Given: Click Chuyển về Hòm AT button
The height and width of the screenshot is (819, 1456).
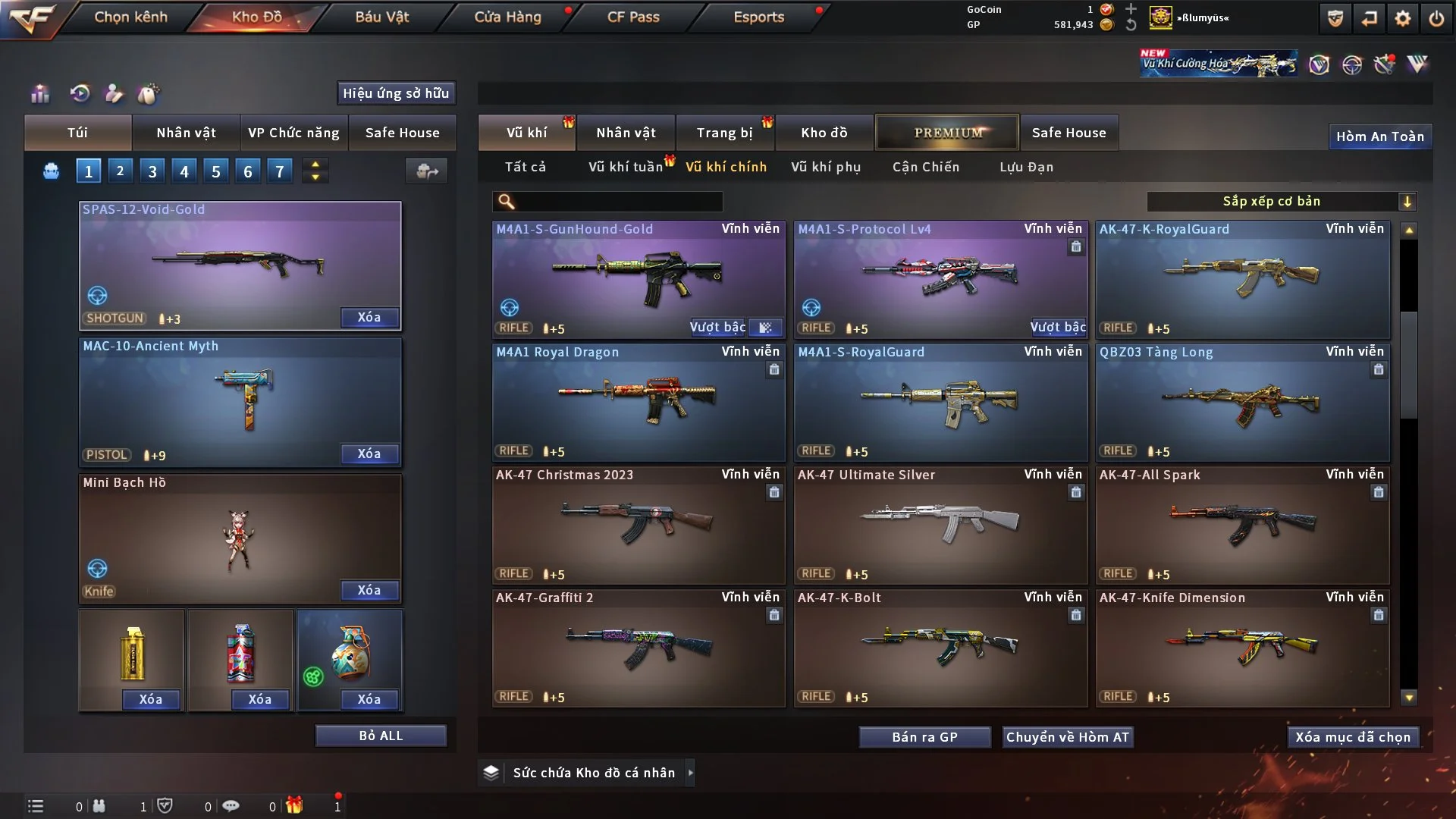Looking at the screenshot, I should pyautogui.click(x=1068, y=737).
